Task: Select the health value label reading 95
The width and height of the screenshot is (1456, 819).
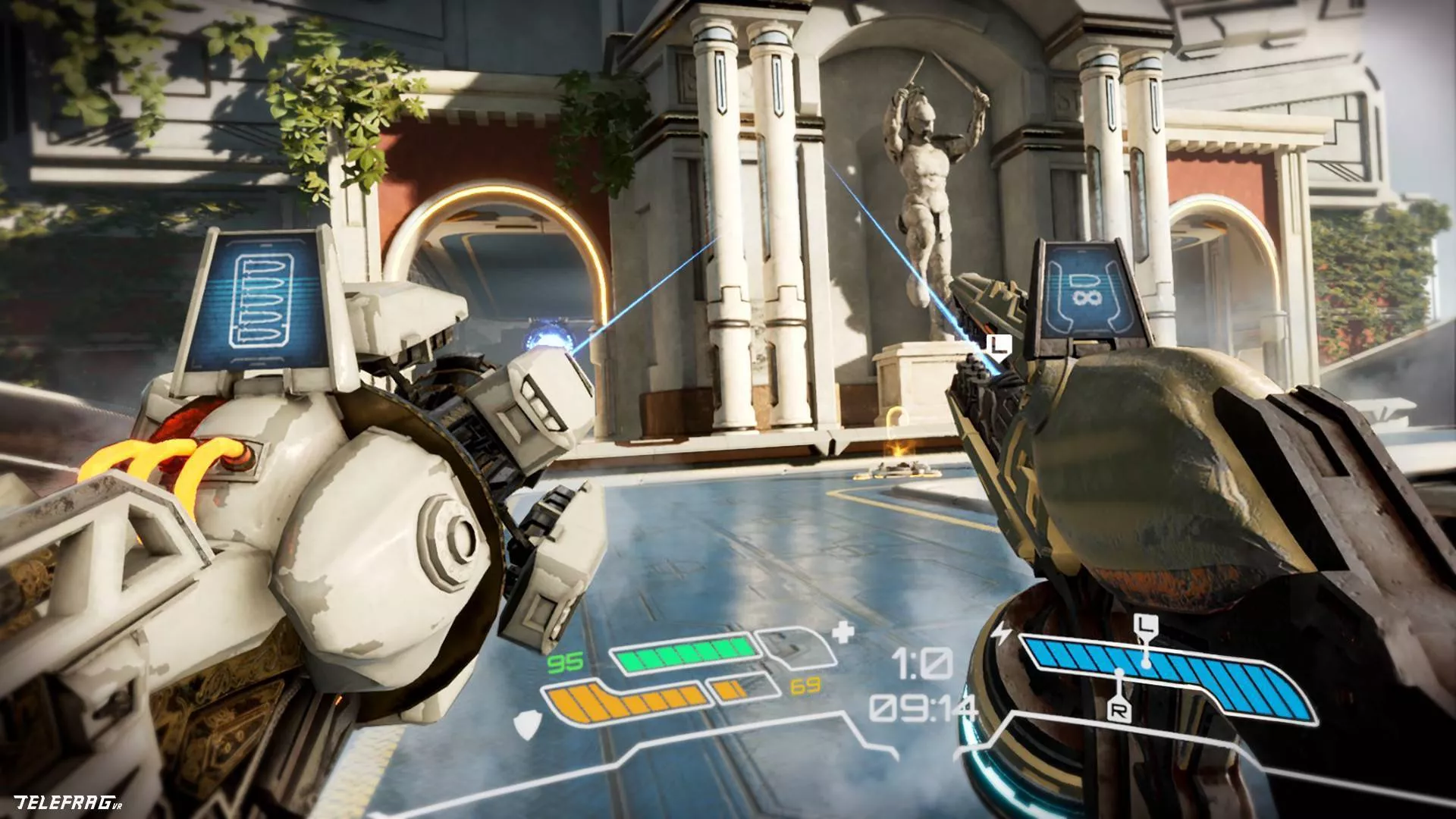Action: tap(565, 664)
